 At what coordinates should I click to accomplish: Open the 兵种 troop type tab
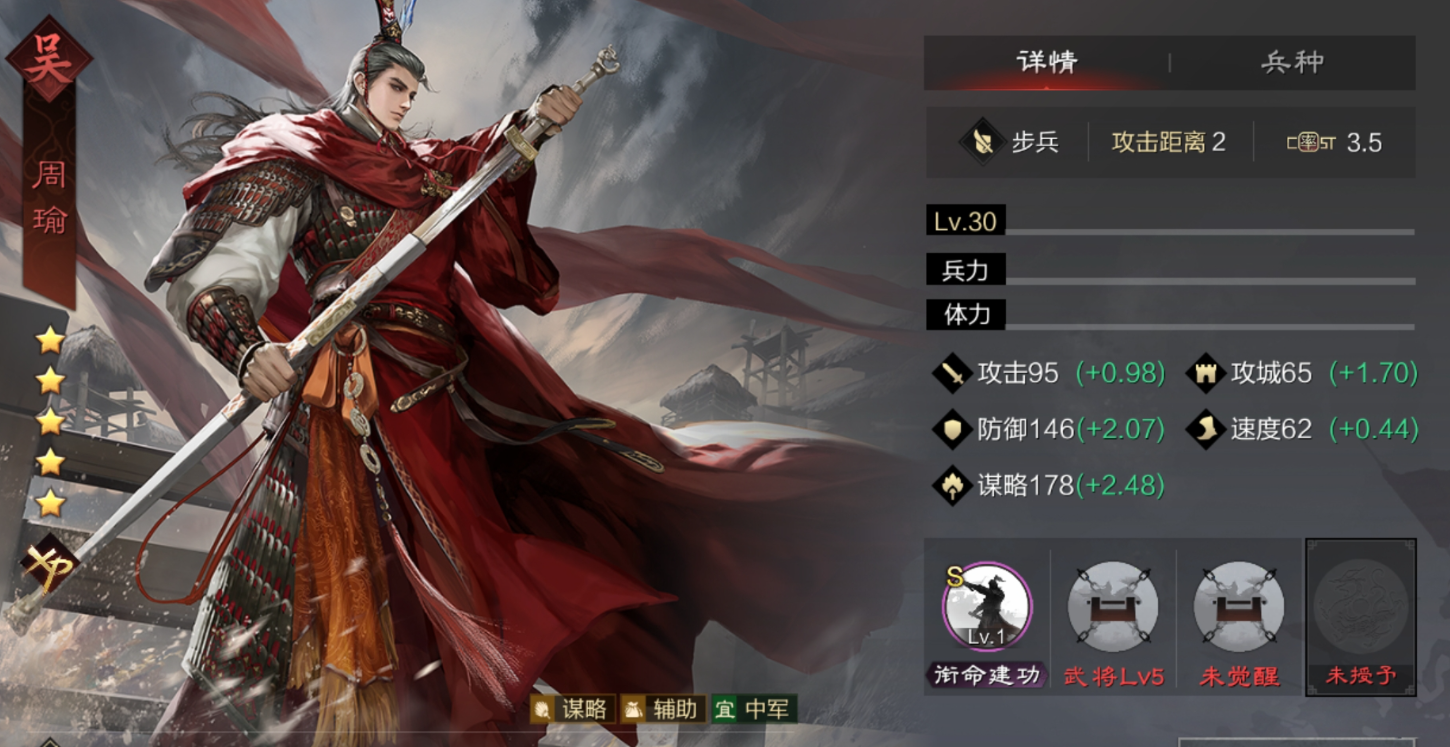coord(1292,62)
